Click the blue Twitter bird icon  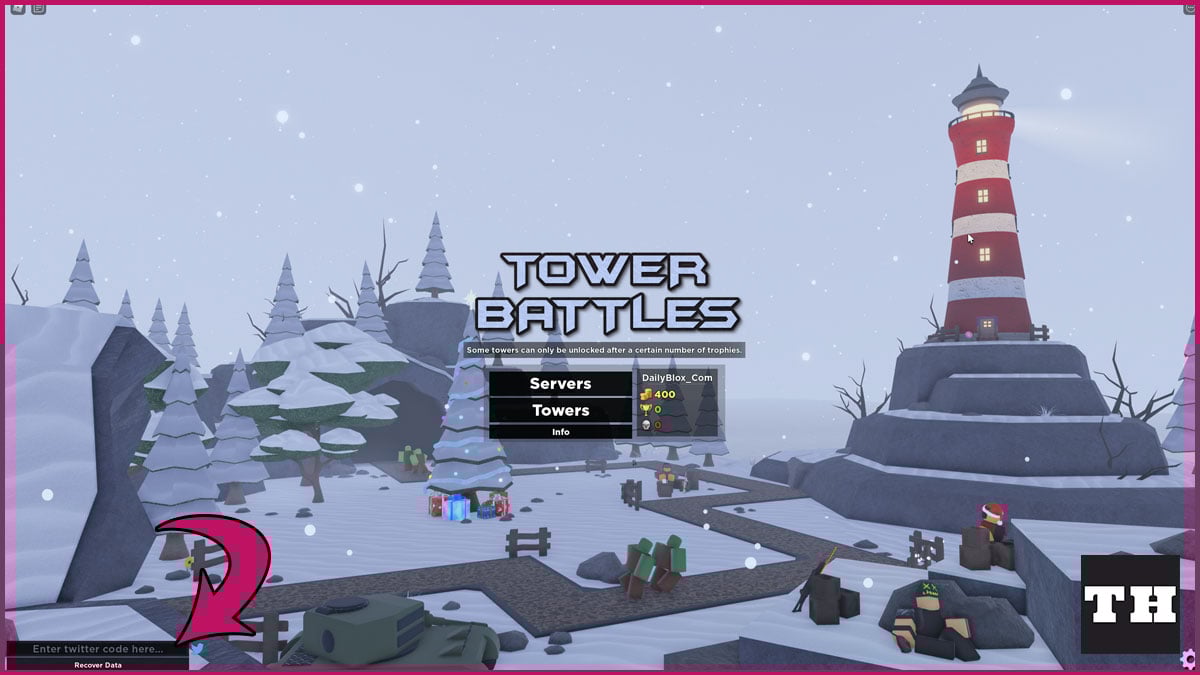coord(197,649)
